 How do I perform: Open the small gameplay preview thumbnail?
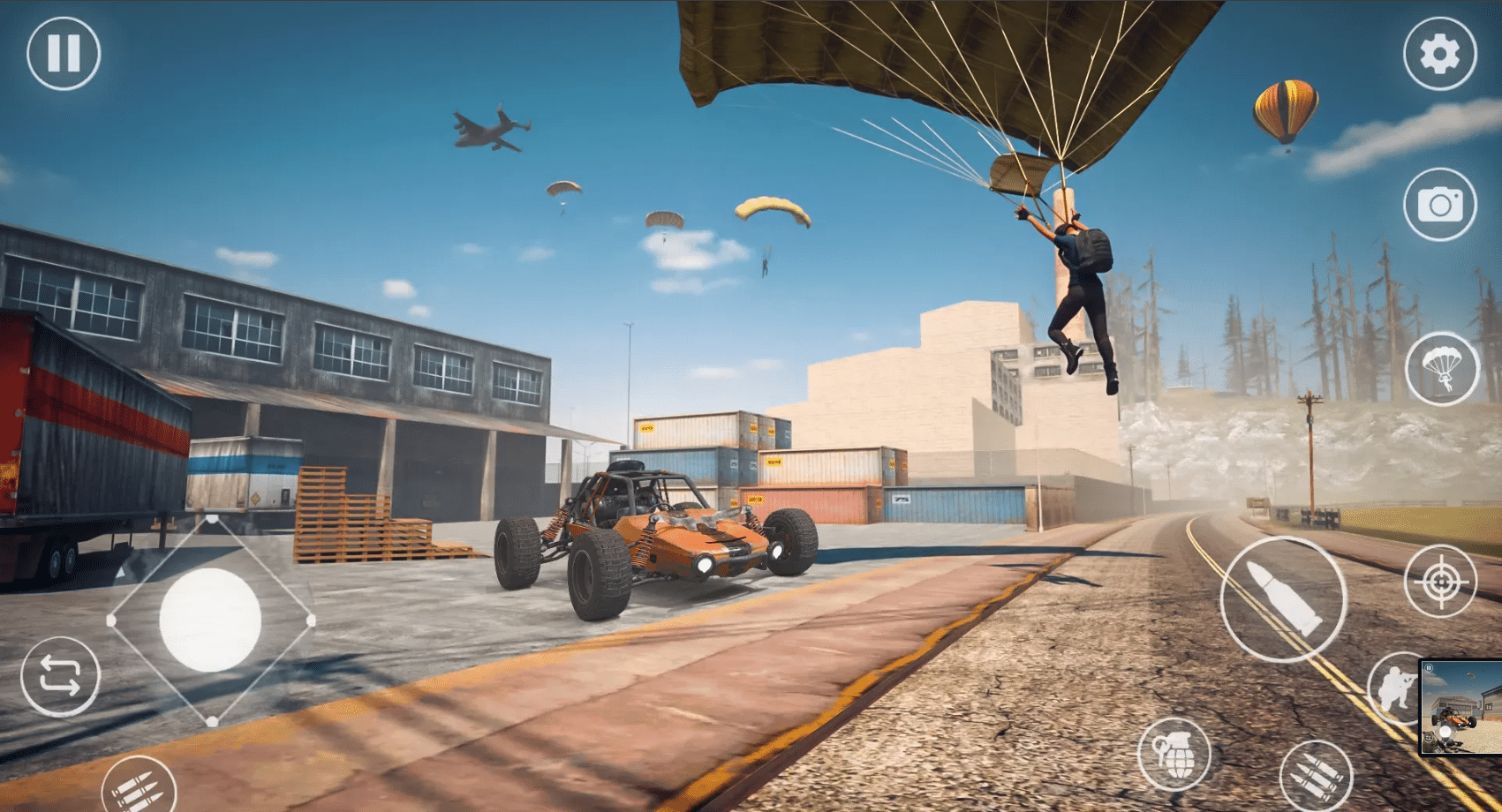(1460, 708)
